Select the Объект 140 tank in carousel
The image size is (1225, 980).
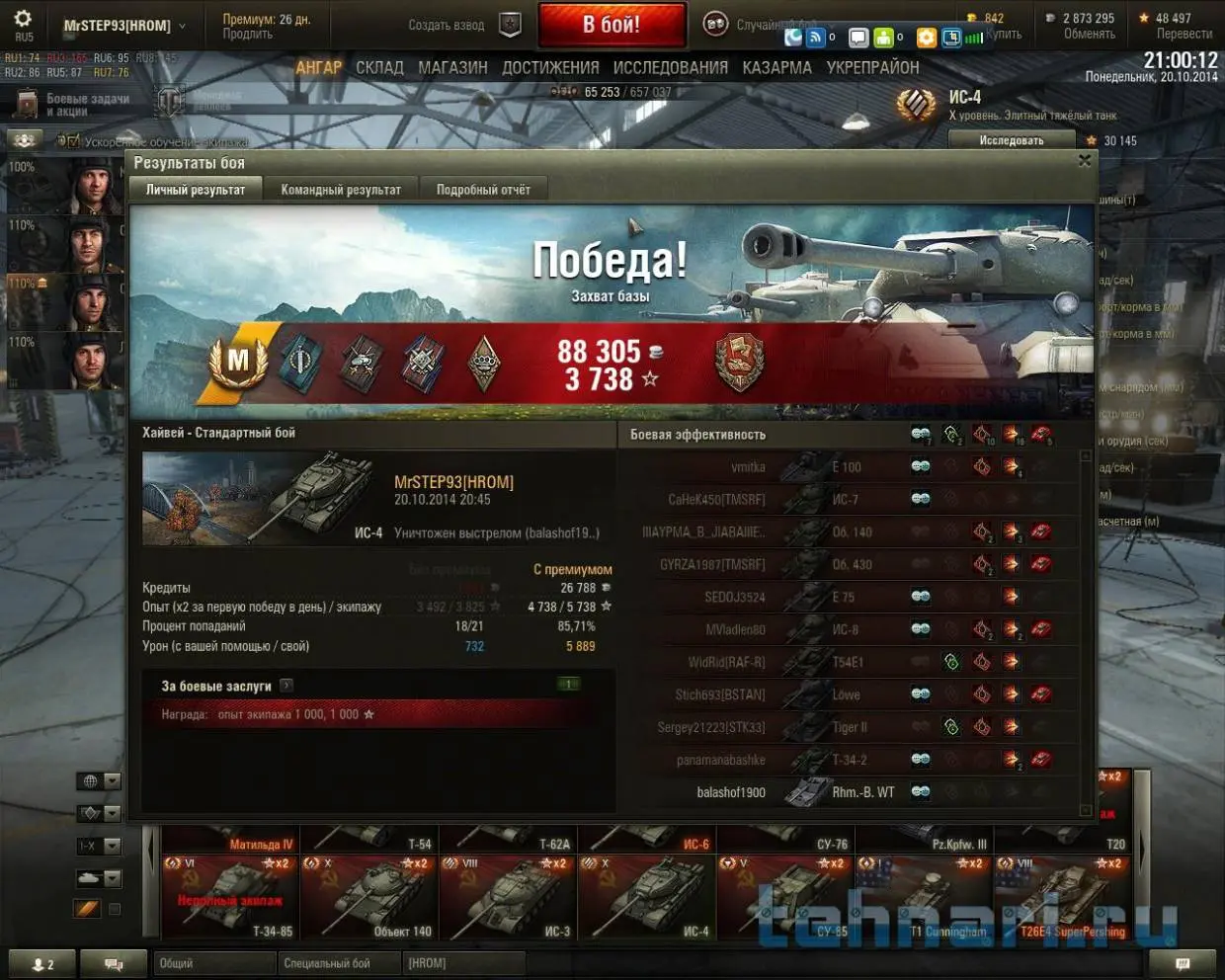[368, 897]
